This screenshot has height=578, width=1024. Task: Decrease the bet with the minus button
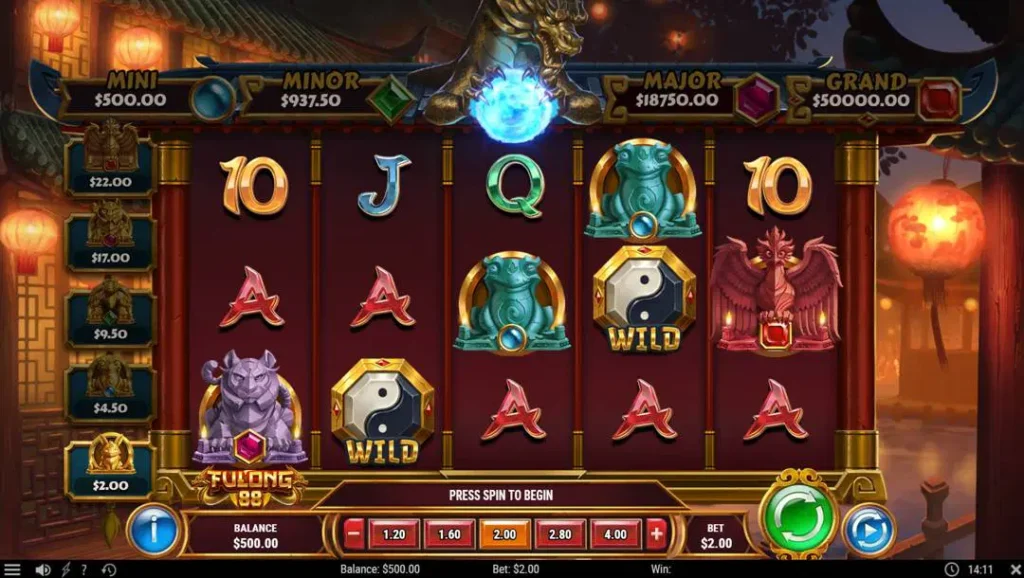click(353, 534)
